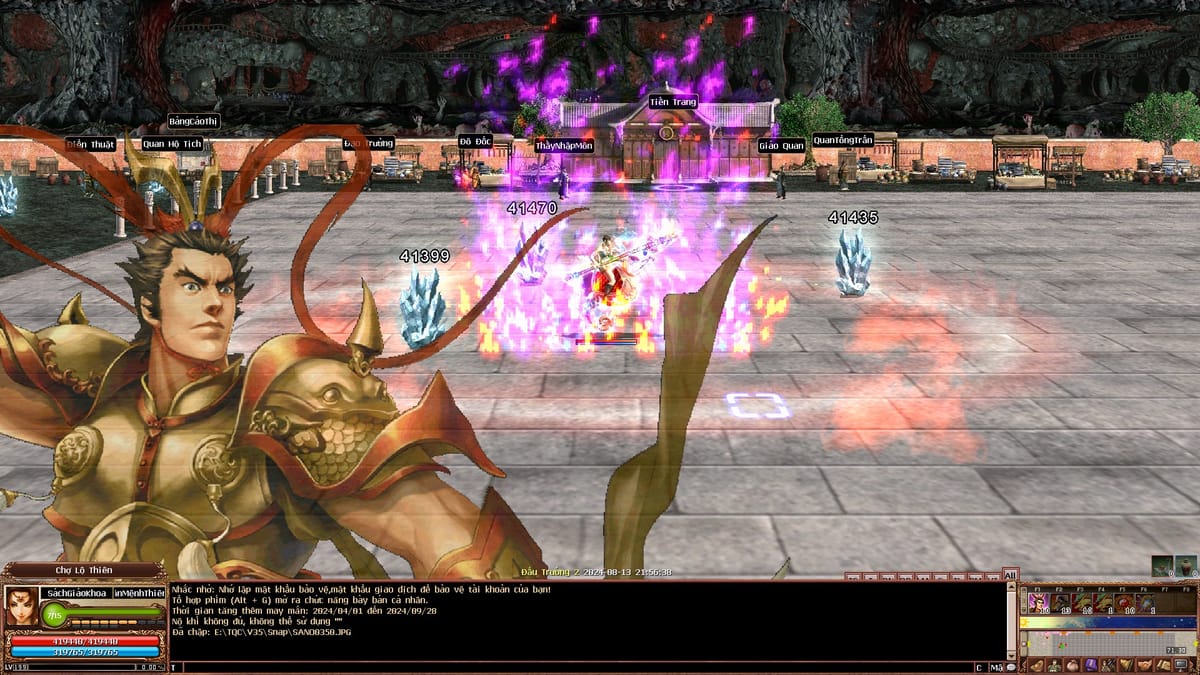The width and height of the screenshot is (1200, 675).
Task: Click the jar item quick slot
Action: 1186,566
